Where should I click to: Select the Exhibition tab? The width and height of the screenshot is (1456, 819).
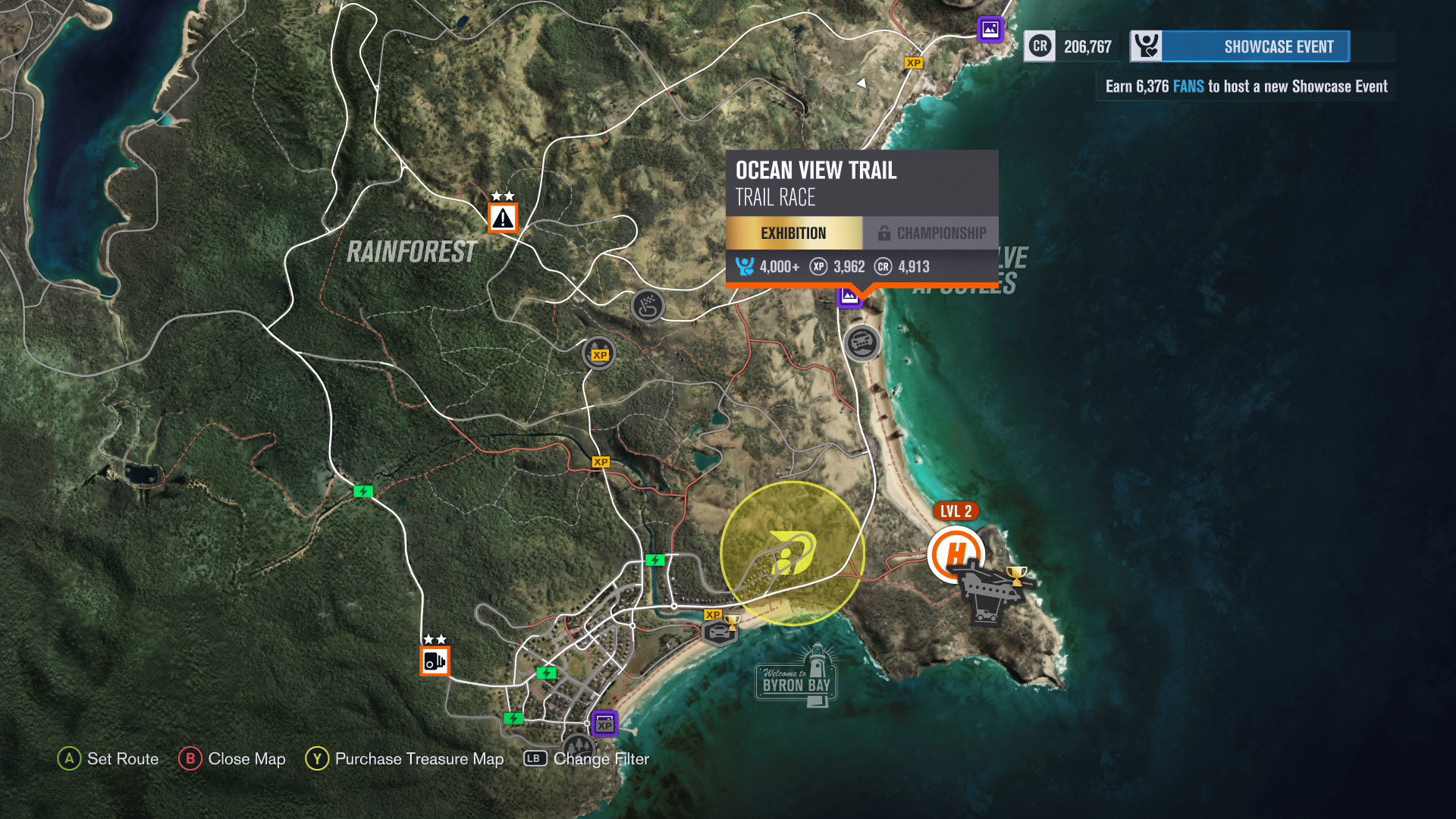coord(793,233)
